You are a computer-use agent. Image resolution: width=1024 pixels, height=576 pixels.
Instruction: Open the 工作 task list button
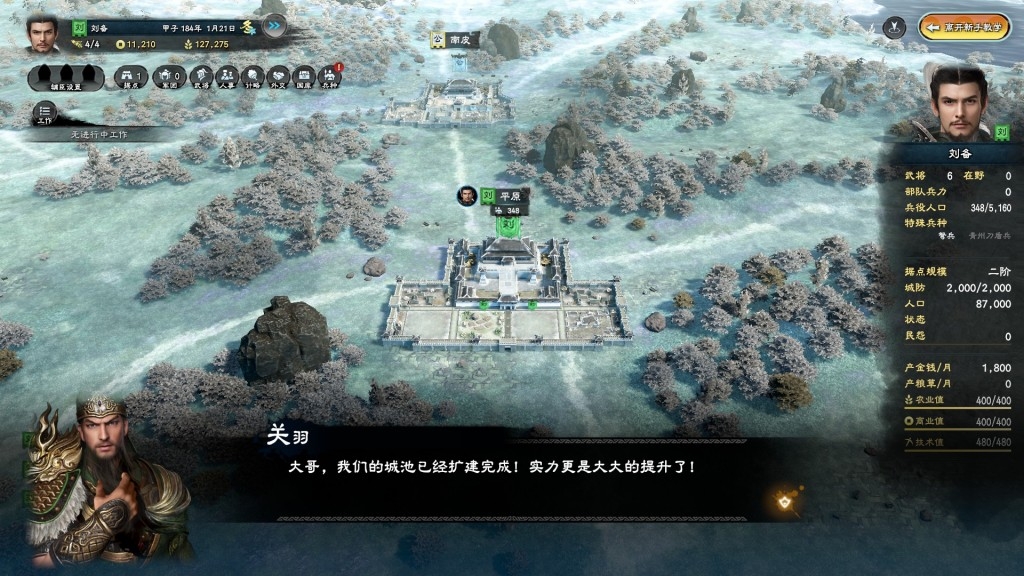click(45, 112)
